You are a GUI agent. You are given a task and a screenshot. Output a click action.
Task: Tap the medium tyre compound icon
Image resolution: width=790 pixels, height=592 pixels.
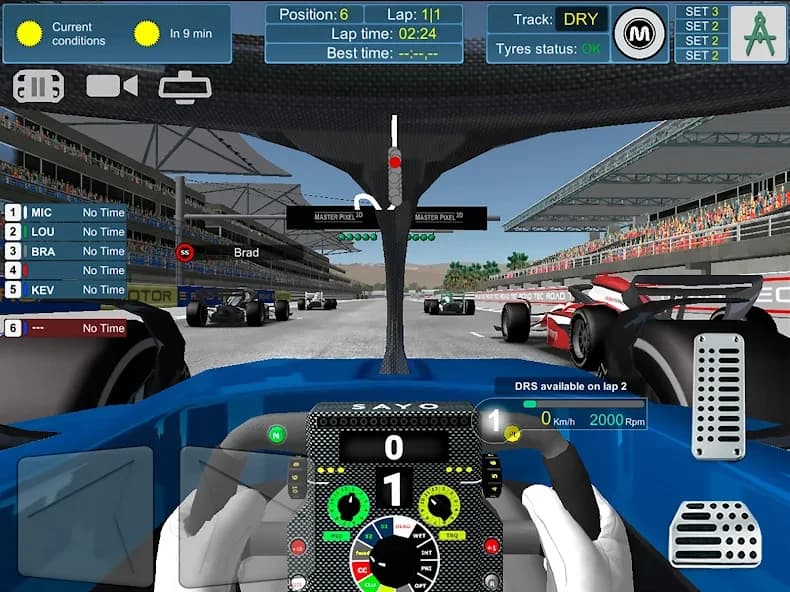639,34
